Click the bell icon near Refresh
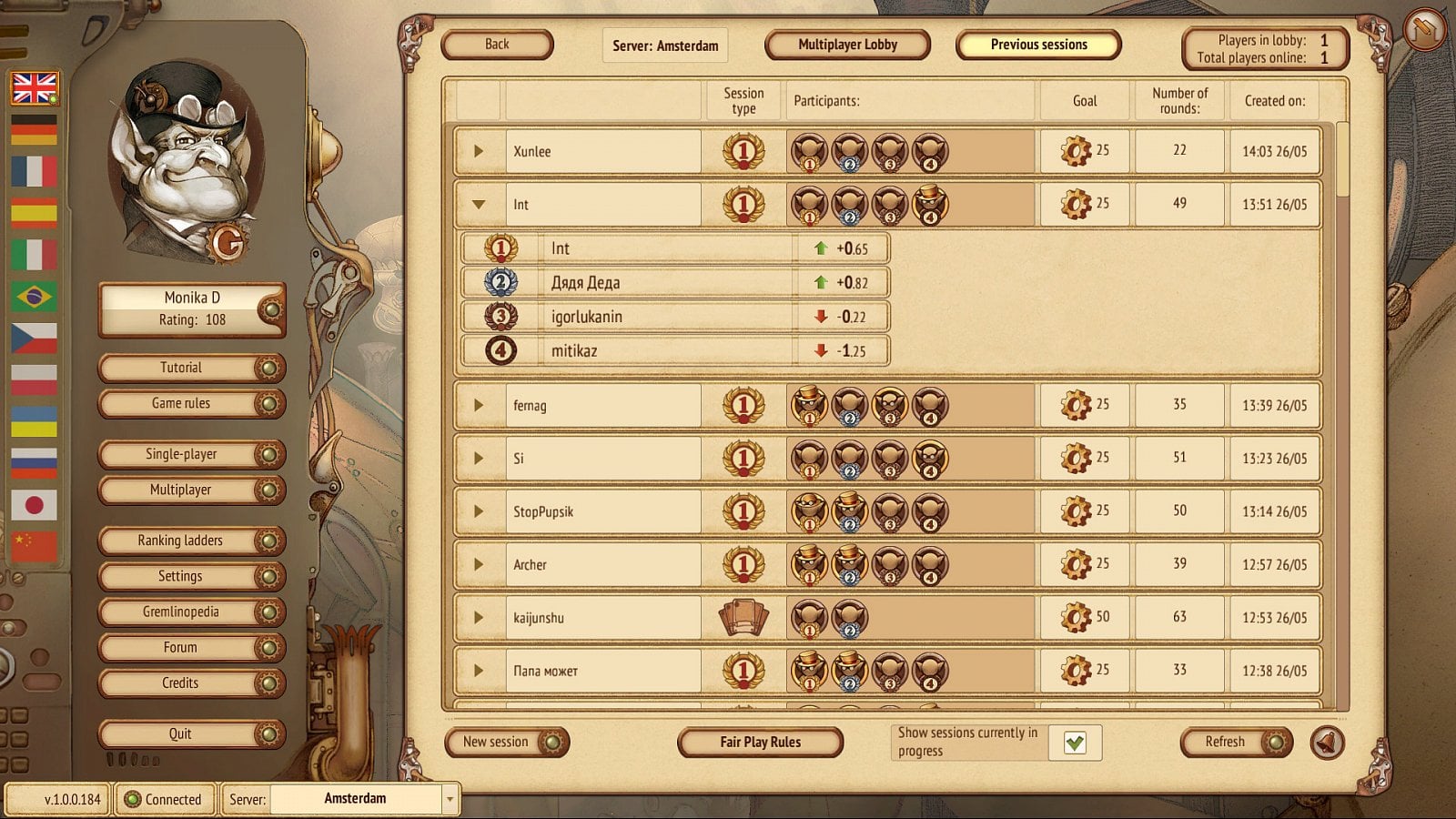 pos(1327,743)
